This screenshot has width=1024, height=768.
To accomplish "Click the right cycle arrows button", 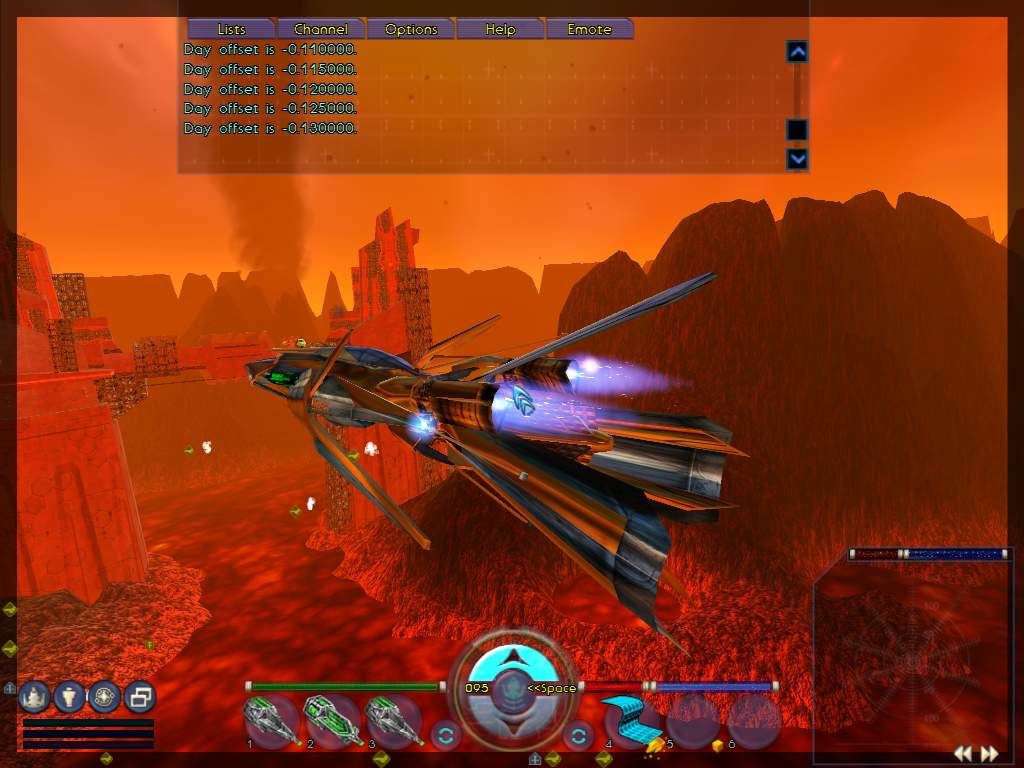I will coord(578,737).
